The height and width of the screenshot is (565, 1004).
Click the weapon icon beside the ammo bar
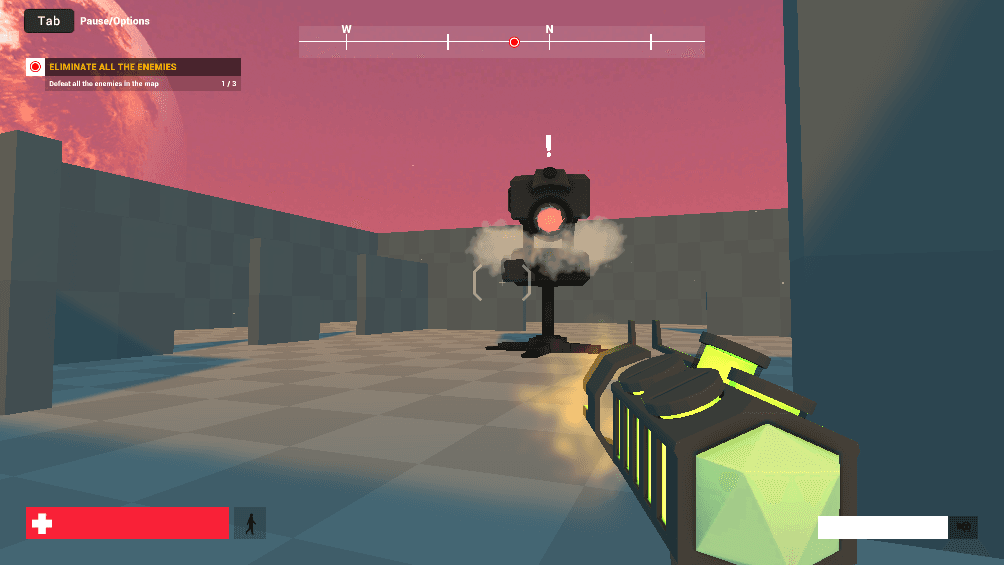[x=964, y=527]
